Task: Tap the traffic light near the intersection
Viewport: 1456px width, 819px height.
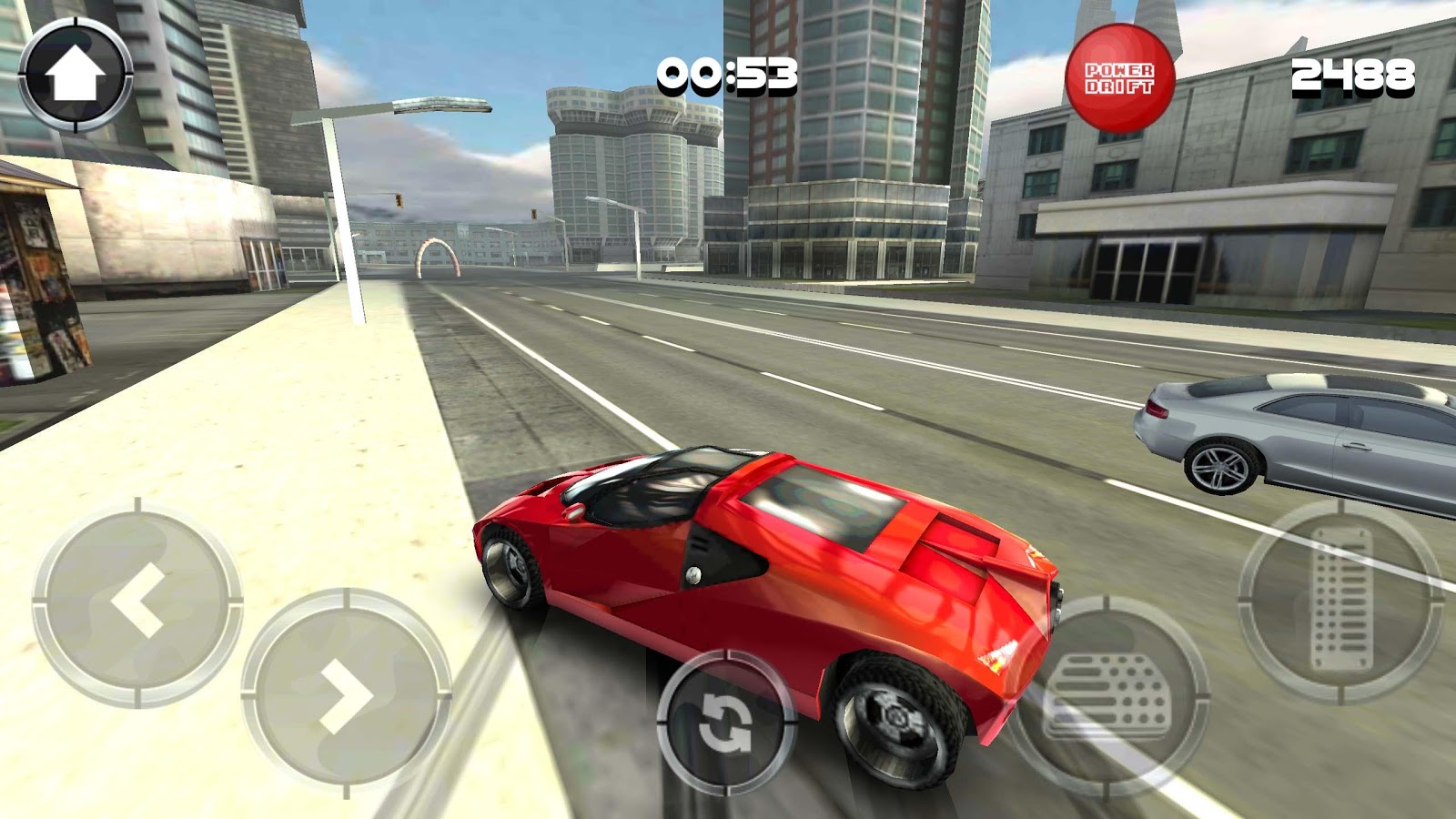Action: (x=400, y=202)
